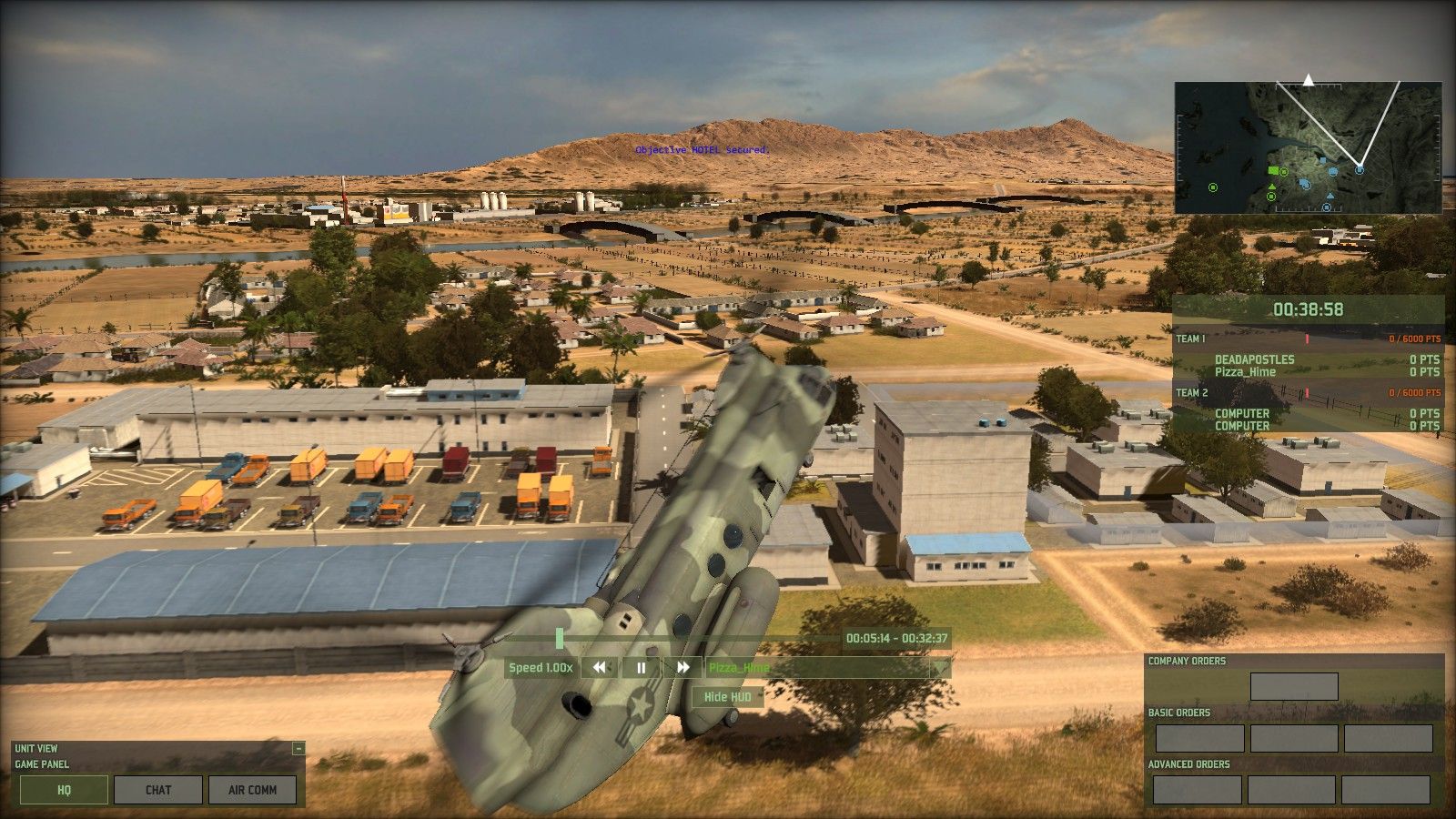
Task: Pause the replay playback
Action: [x=641, y=668]
